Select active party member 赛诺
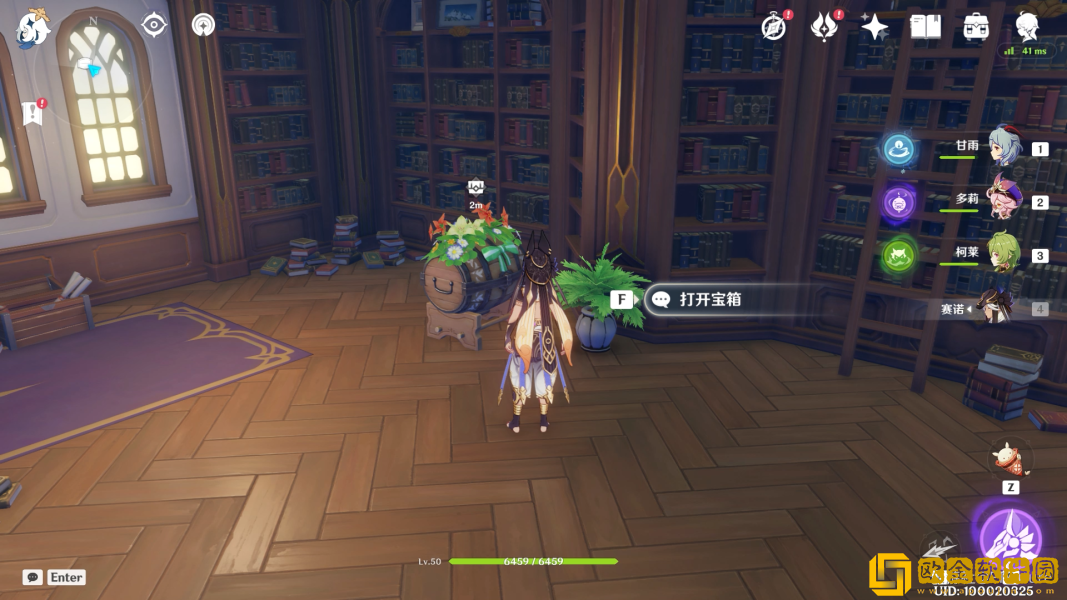 [994, 308]
